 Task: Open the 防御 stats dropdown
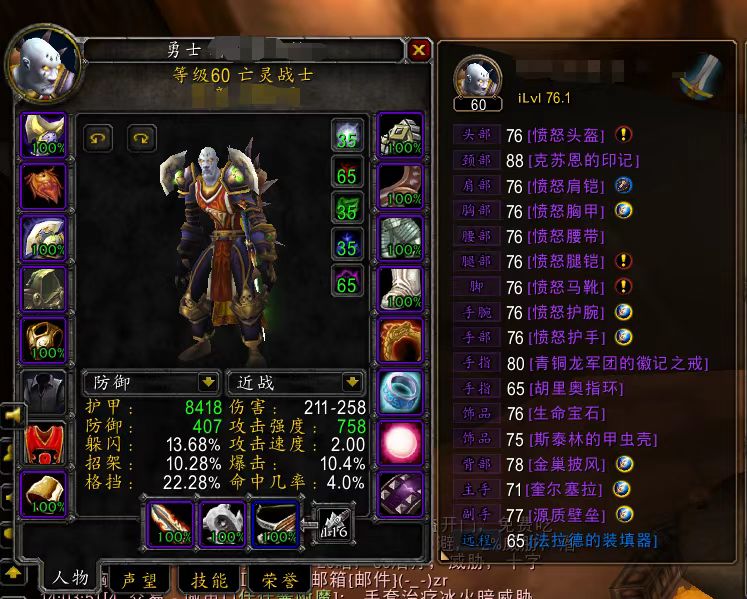pos(151,382)
